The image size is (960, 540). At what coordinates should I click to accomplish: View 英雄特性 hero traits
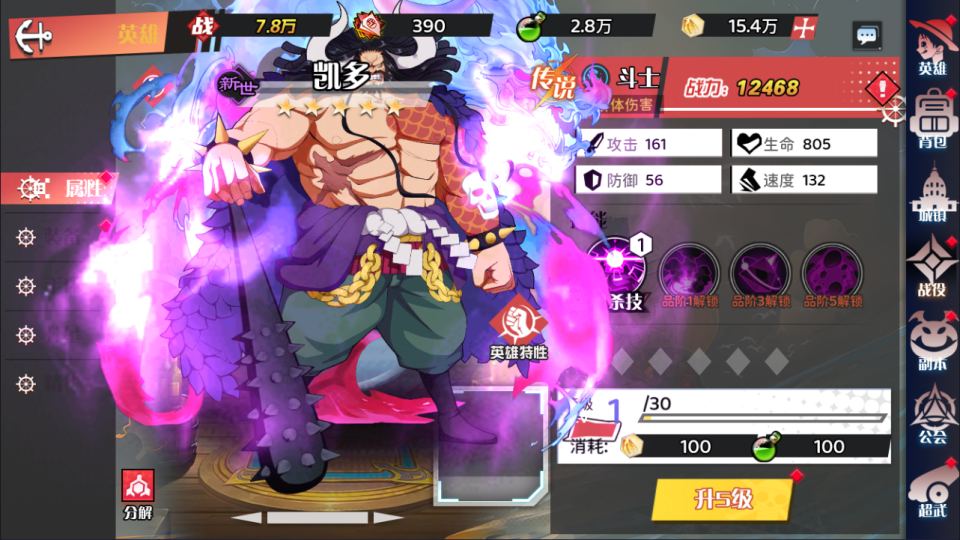point(518,331)
